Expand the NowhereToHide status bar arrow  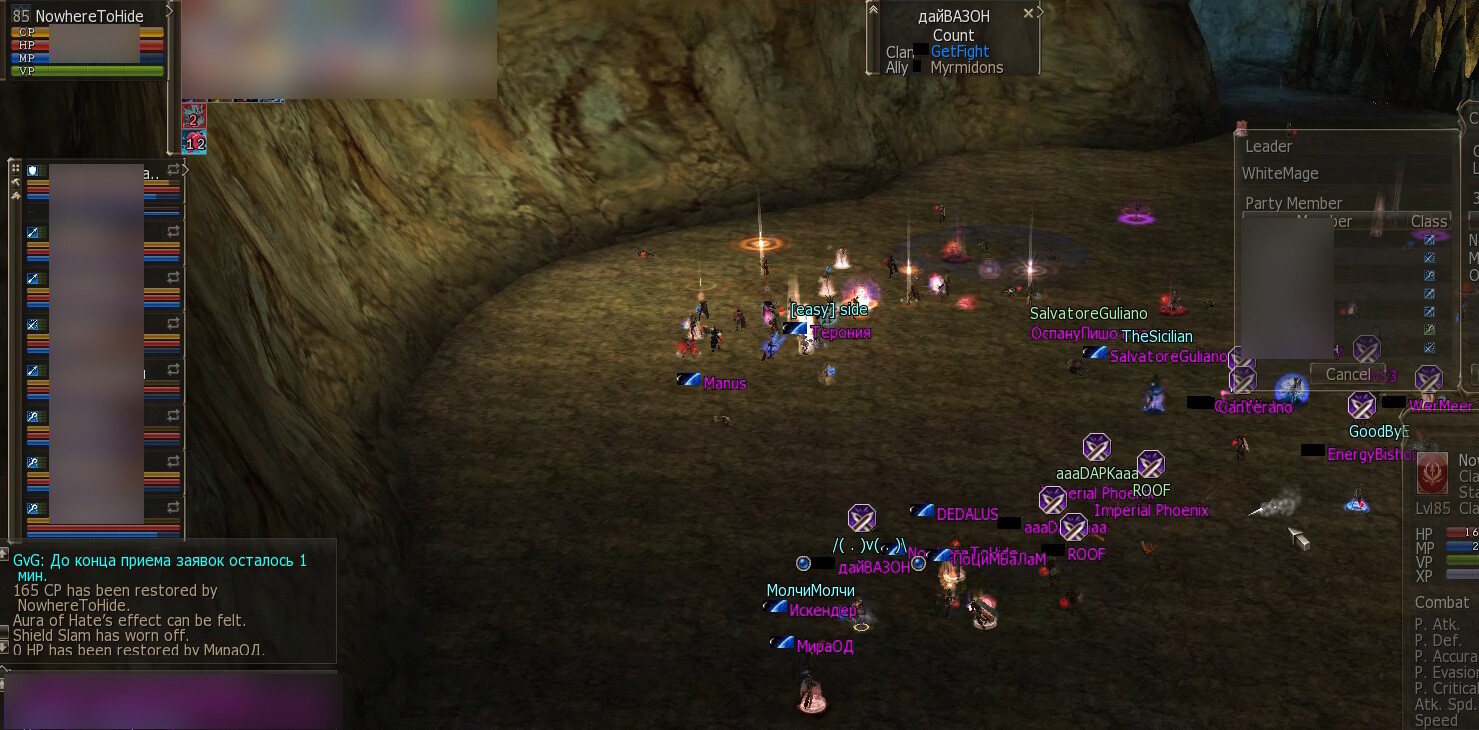(169, 9)
